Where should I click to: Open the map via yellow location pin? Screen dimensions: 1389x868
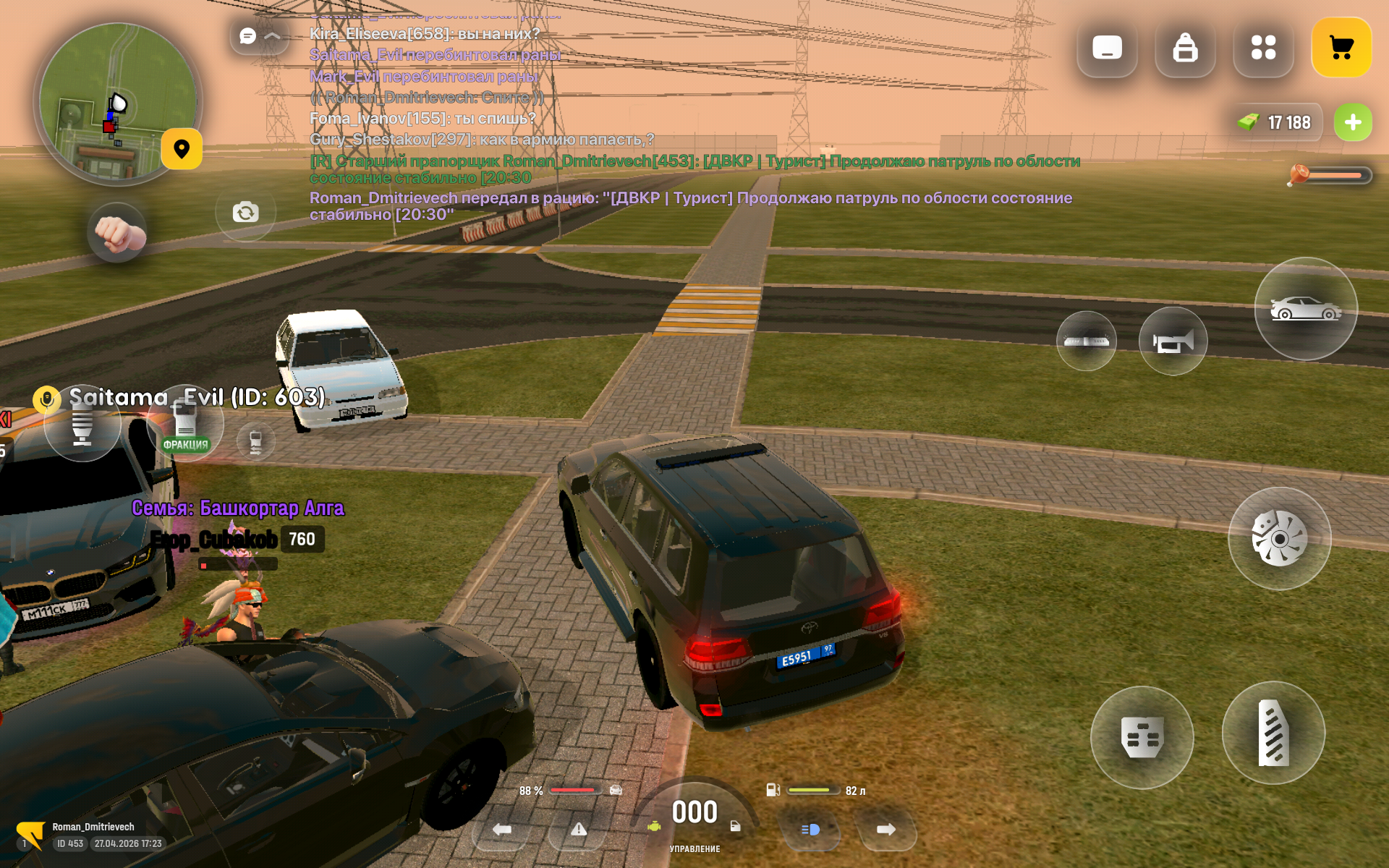click(x=182, y=149)
